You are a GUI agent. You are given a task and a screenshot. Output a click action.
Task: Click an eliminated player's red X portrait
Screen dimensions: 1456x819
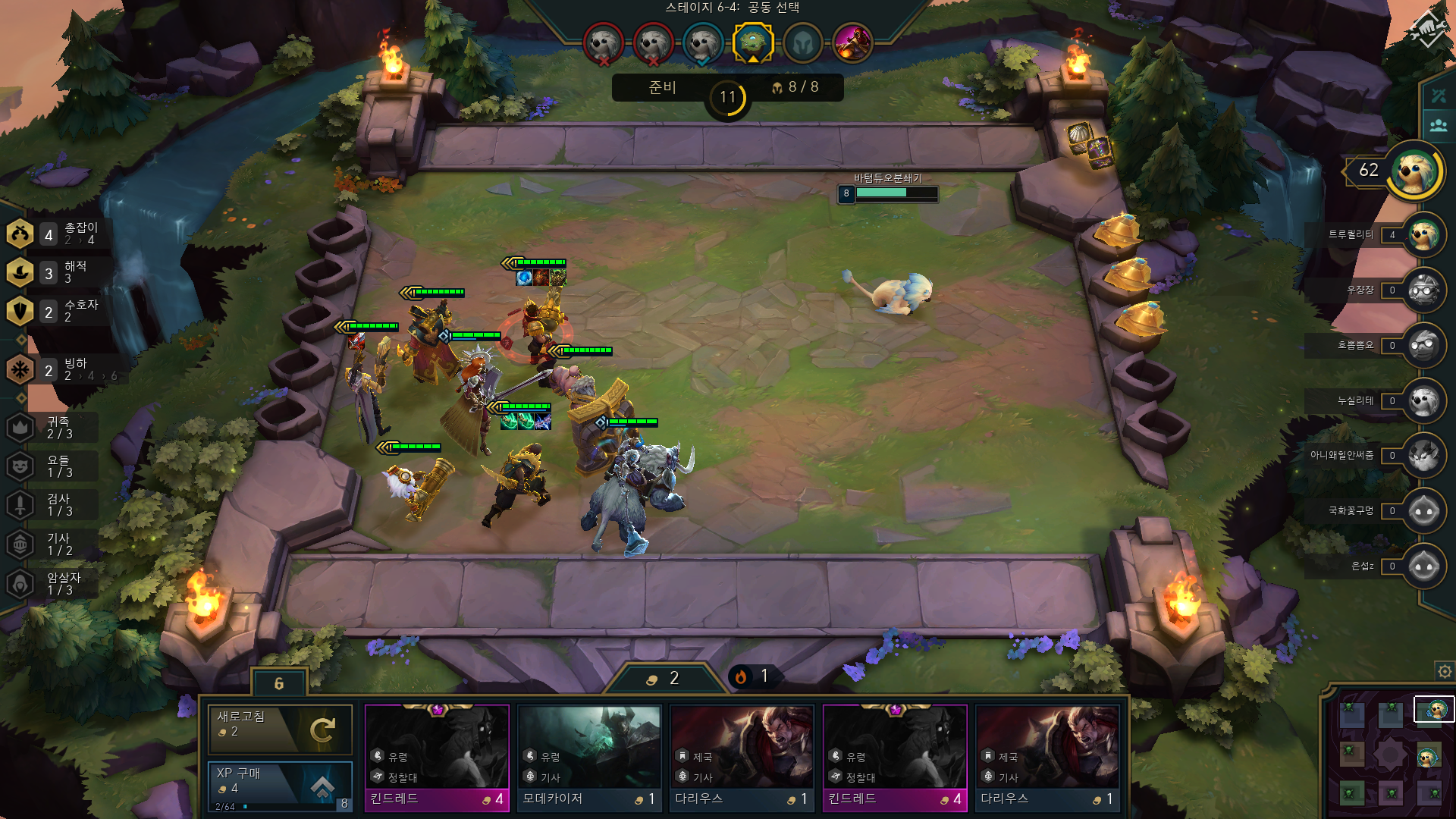603,43
